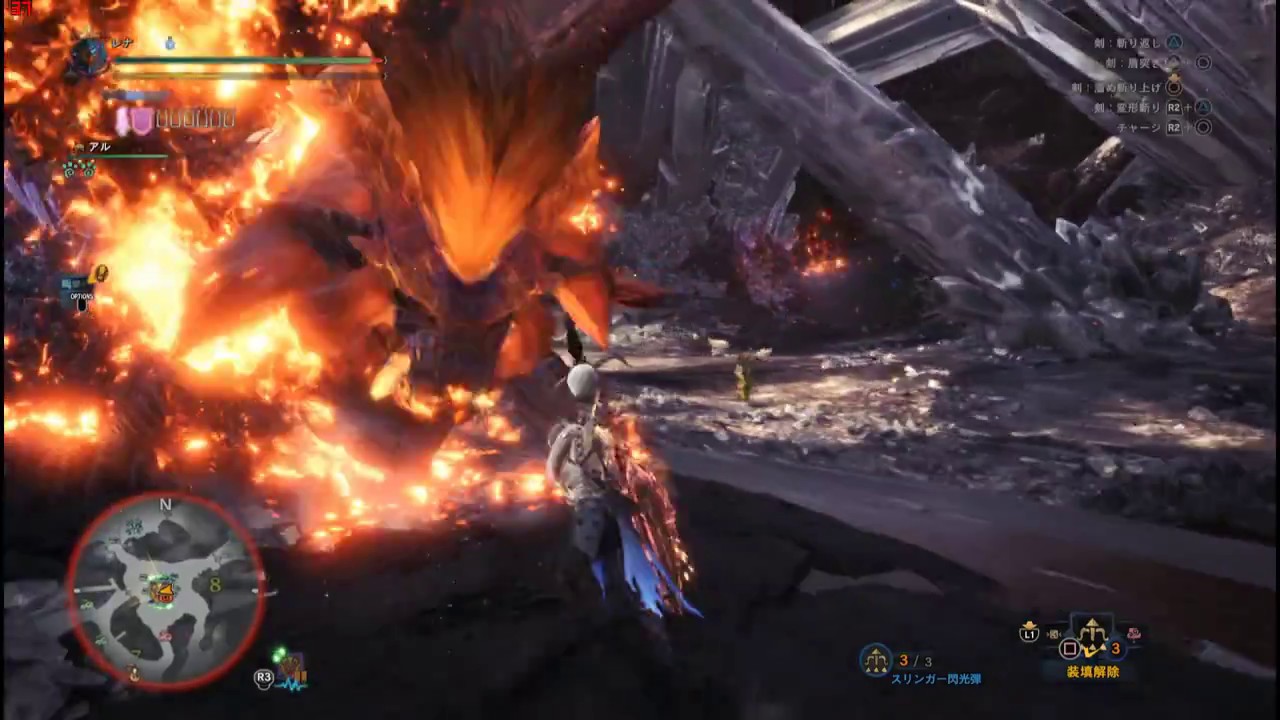The image size is (1280, 720).
Task: Click the OPTIONS button prompt on the left edge
Action: pos(85,296)
